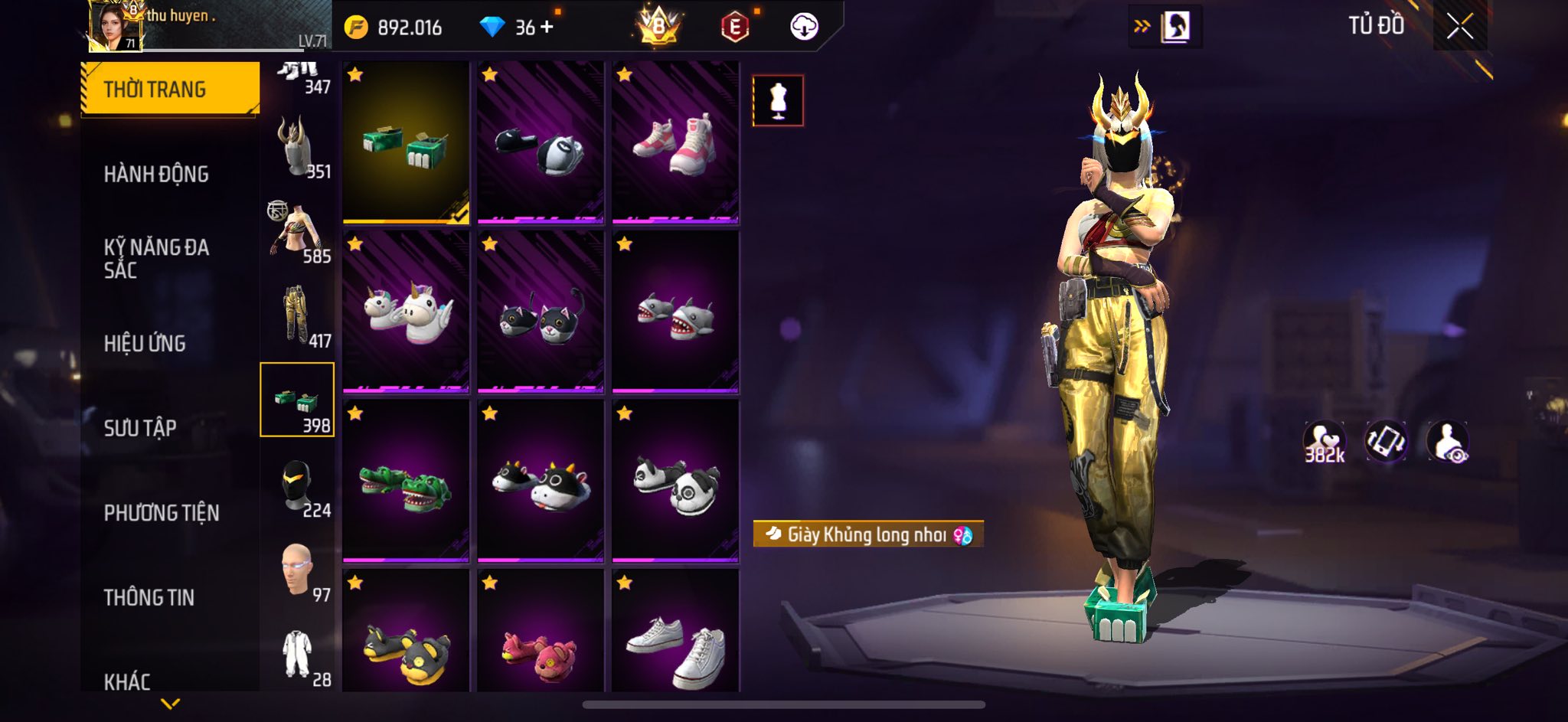Expand the character profile panel arrow
This screenshot has height=722, width=1568.
click(x=1142, y=27)
